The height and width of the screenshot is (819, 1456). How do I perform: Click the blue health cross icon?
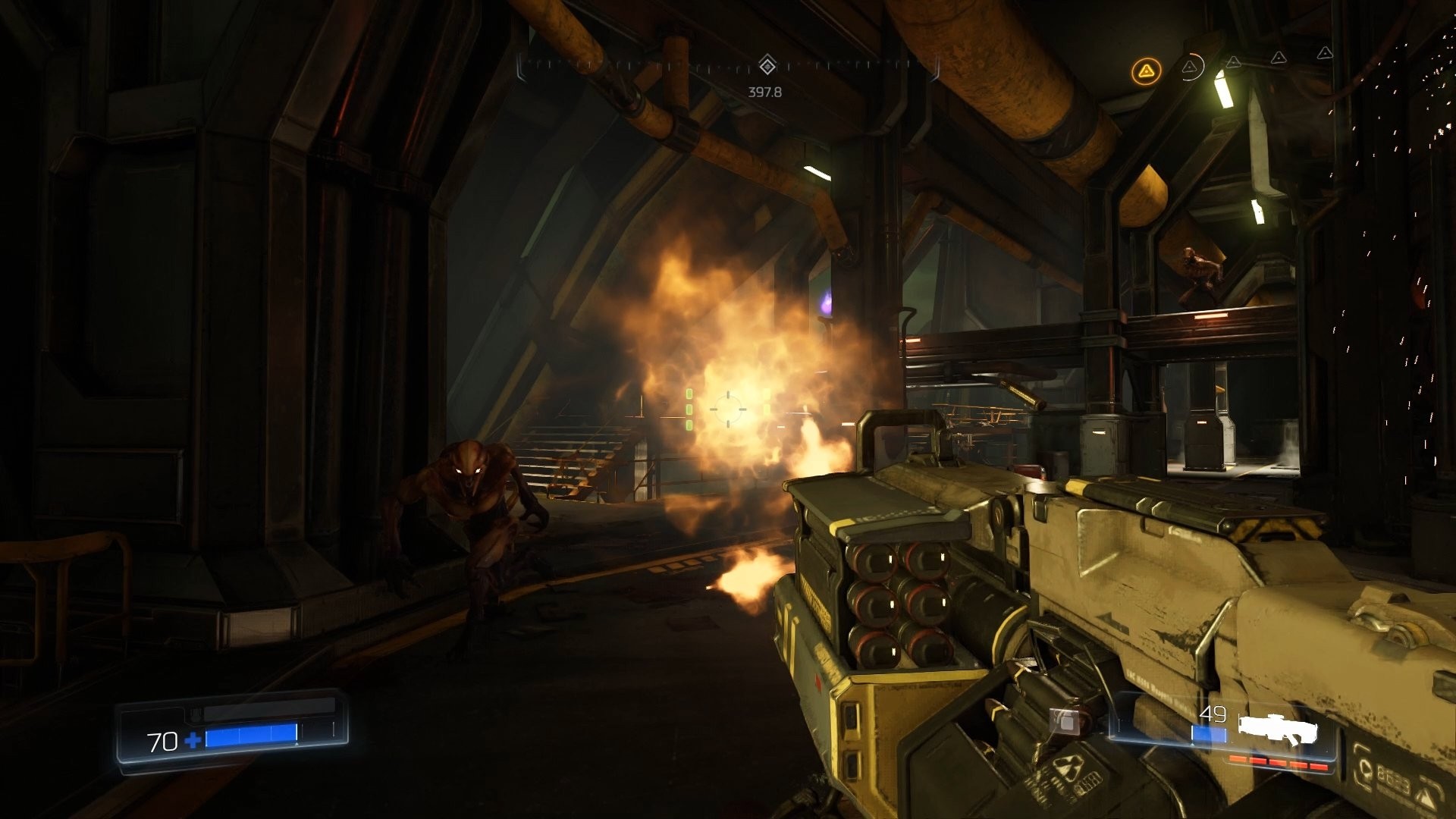tap(193, 741)
